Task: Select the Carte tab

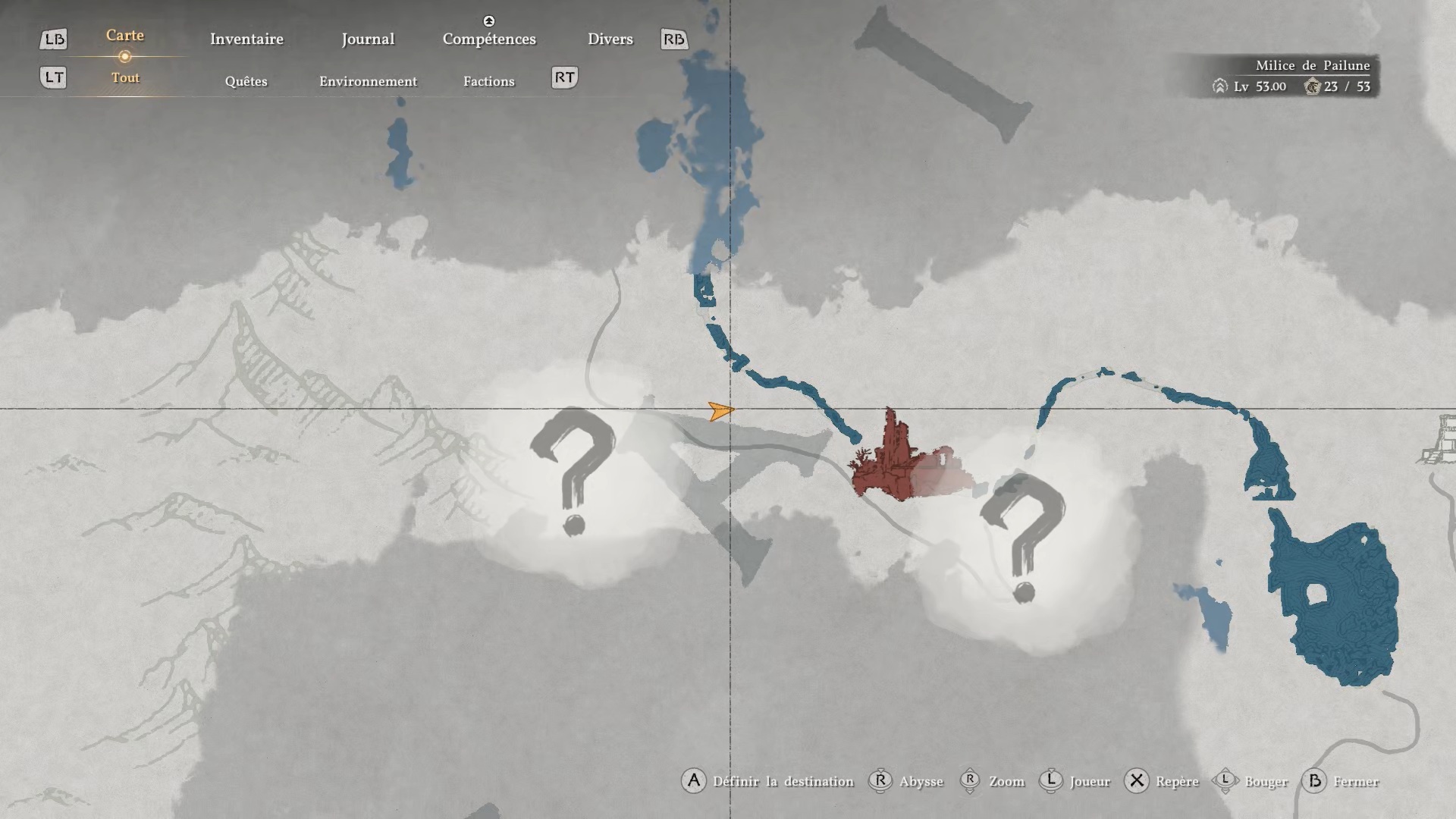Action: pos(125,36)
